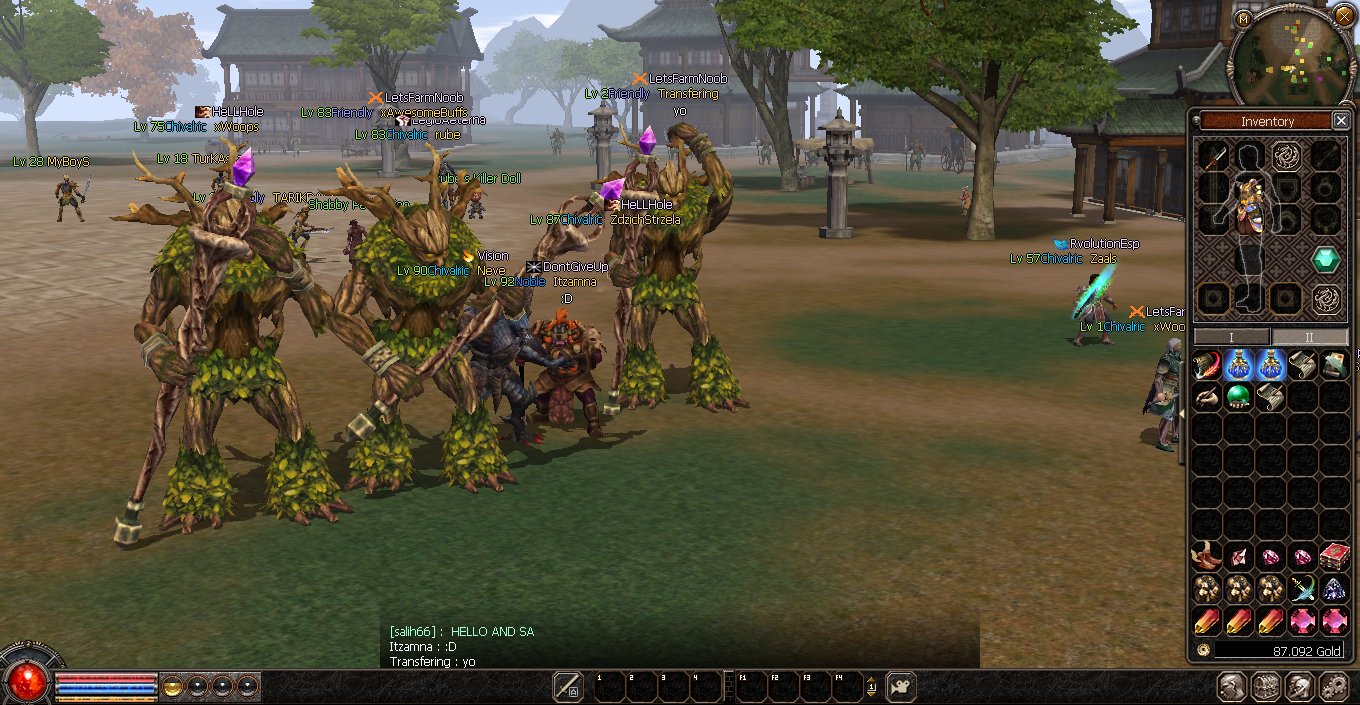This screenshot has height=705, width=1360.
Task: Switch to inventory page I
Action: (x=1231, y=337)
